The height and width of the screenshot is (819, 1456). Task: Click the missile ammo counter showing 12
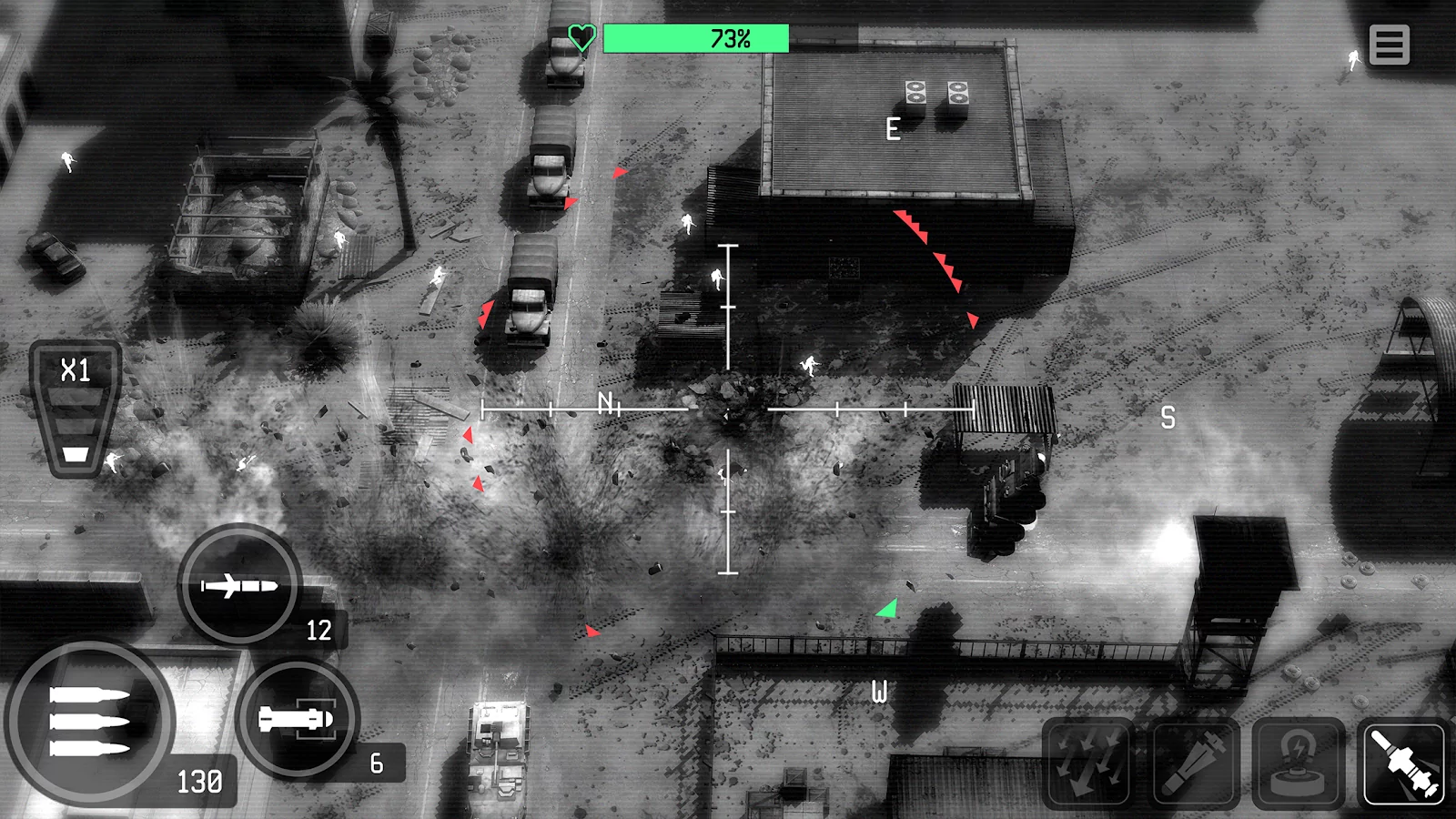(318, 630)
